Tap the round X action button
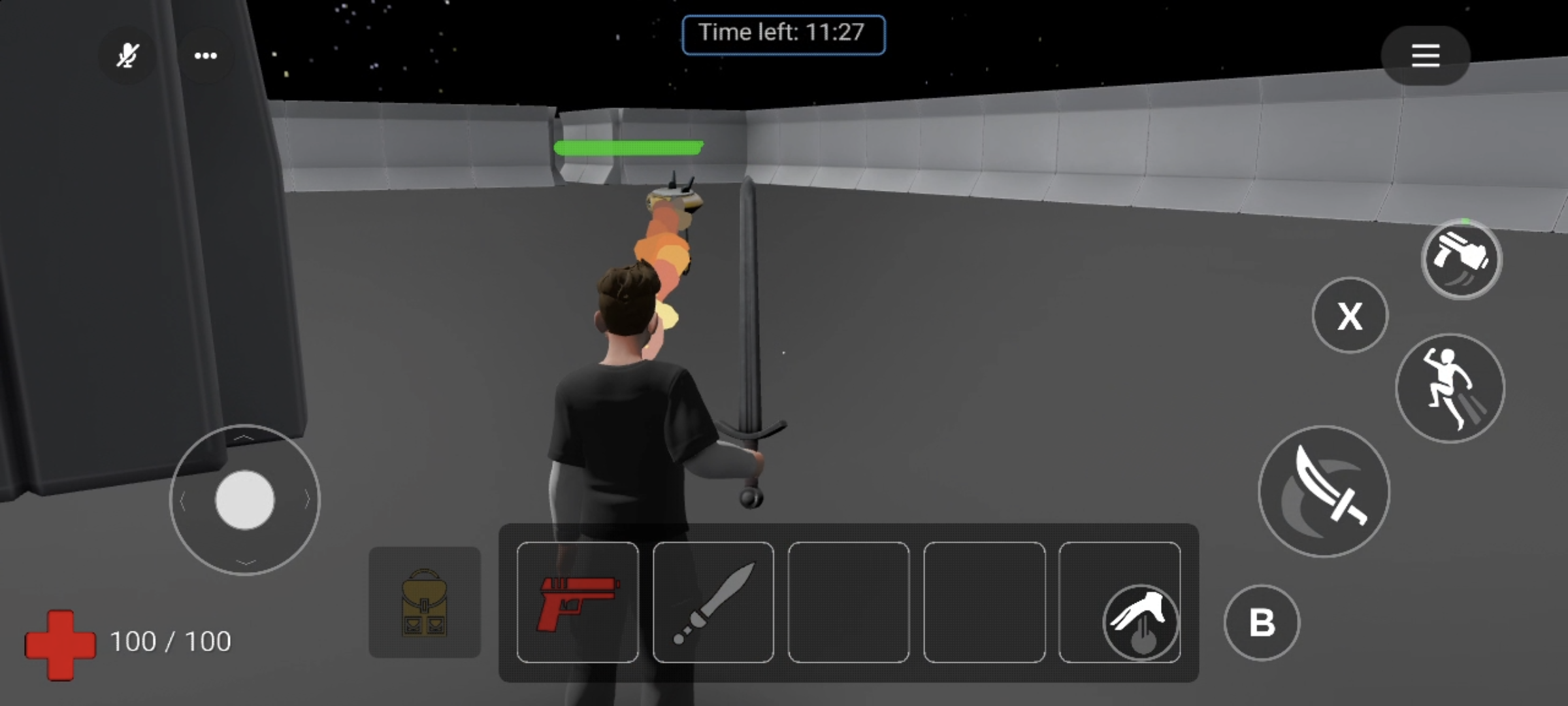 (1350, 316)
